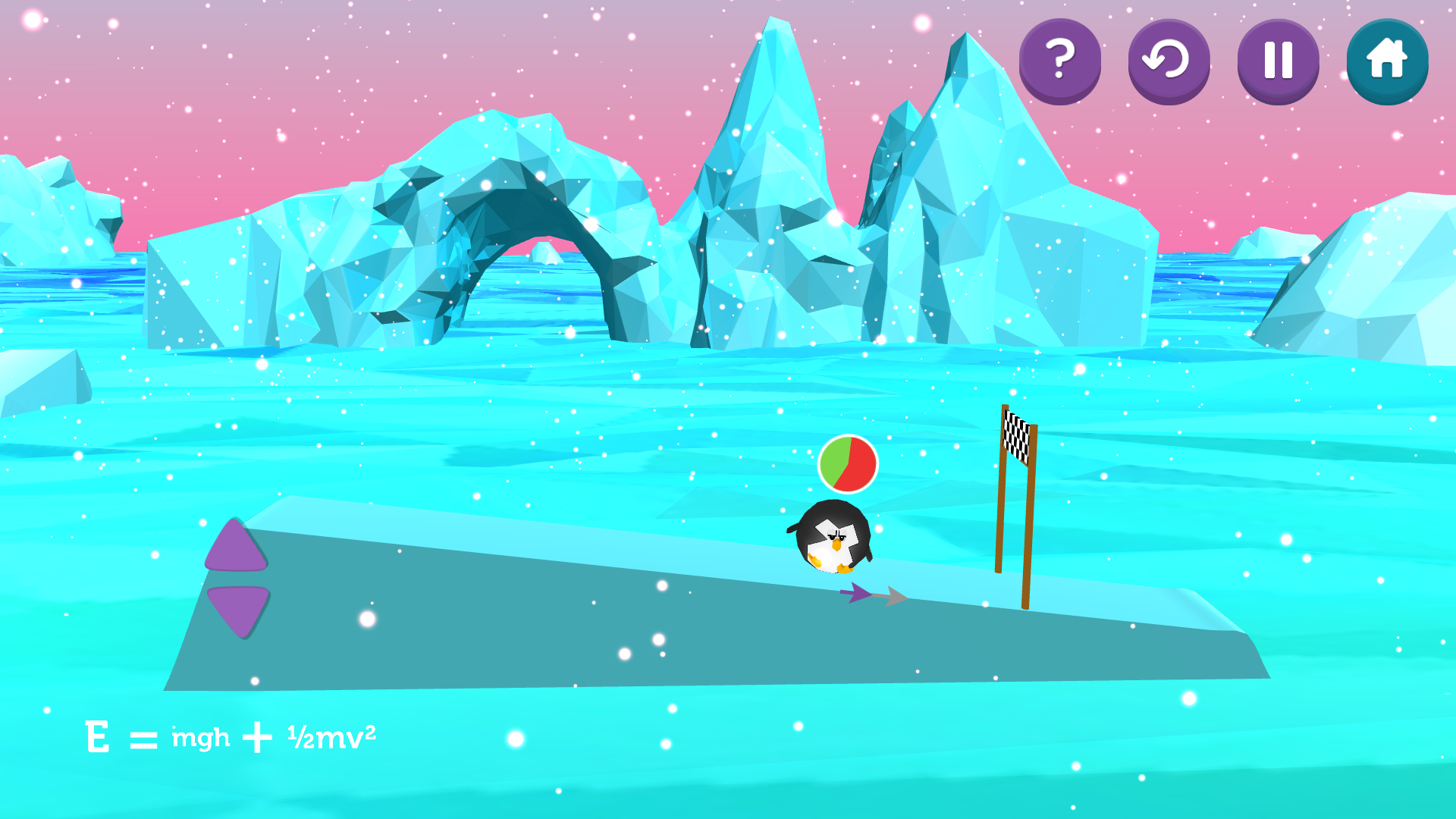
Task: Pause the game
Action: pyautogui.click(x=1278, y=61)
